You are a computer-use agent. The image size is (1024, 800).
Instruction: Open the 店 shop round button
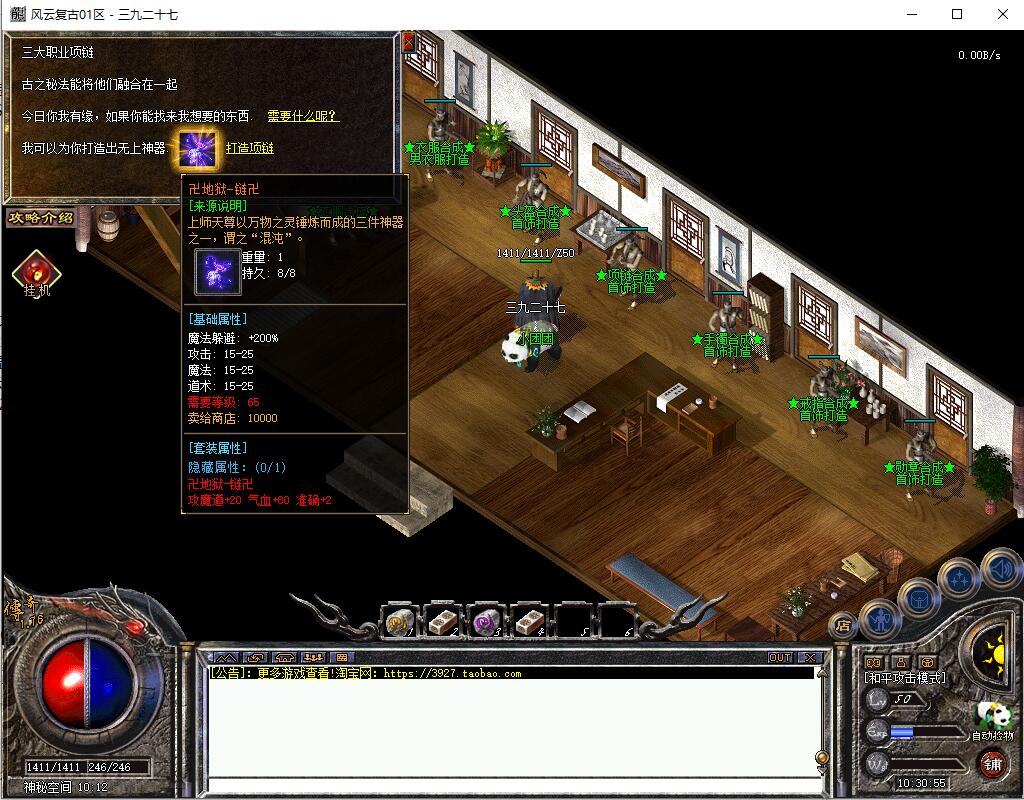coord(844,625)
